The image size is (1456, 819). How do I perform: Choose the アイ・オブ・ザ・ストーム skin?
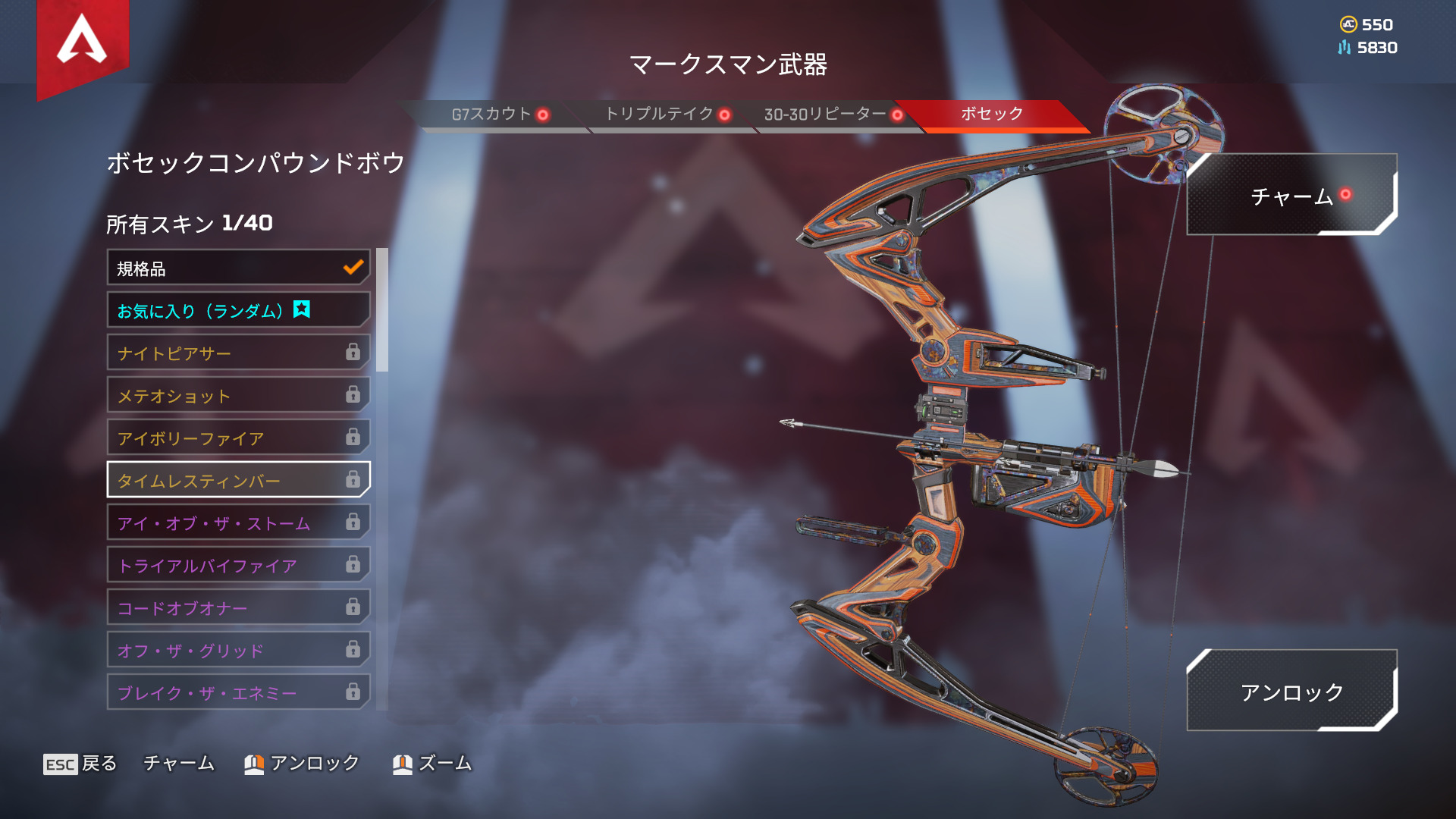pyautogui.click(x=238, y=523)
